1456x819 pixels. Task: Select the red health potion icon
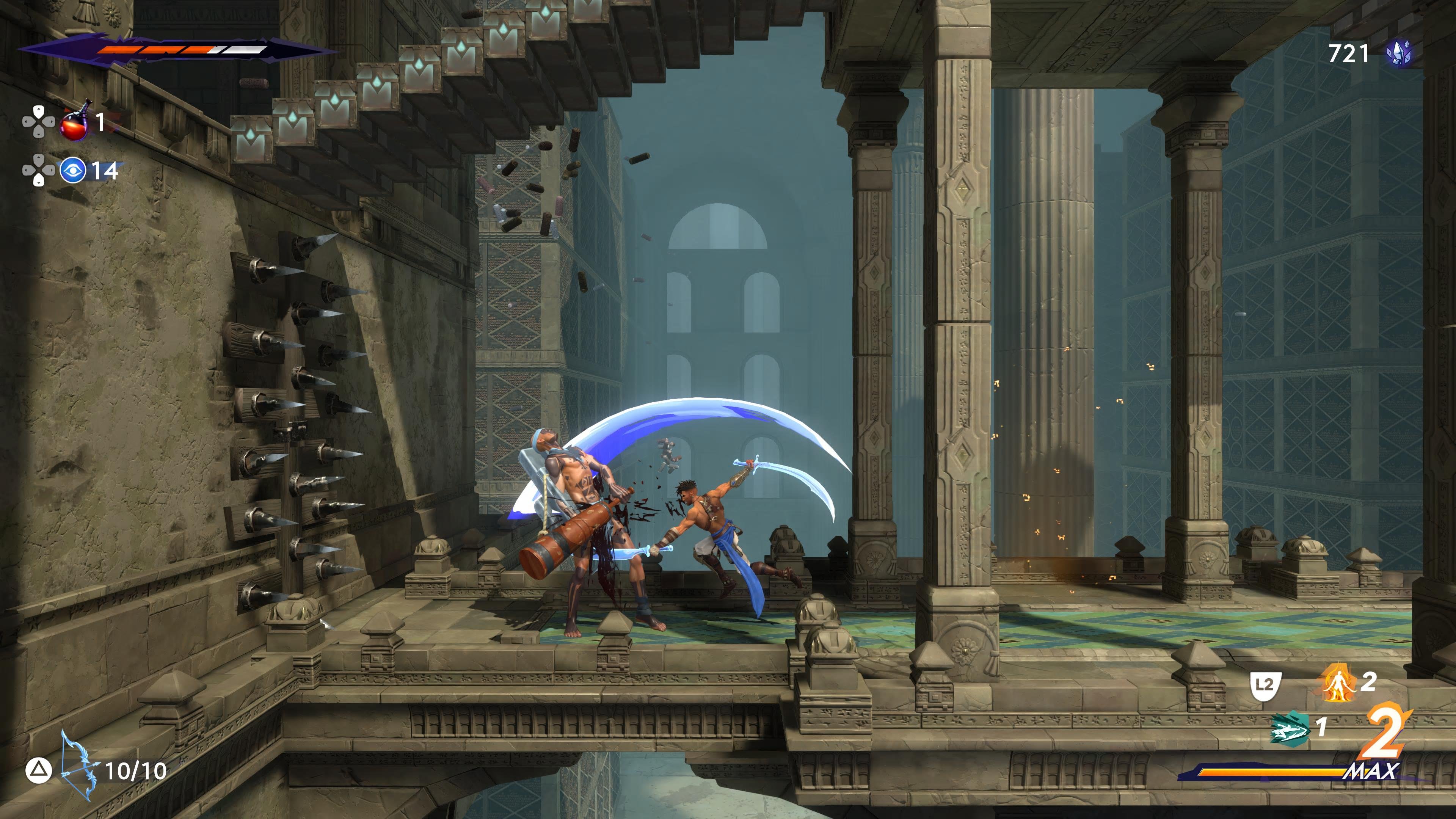click(x=74, y=122)
